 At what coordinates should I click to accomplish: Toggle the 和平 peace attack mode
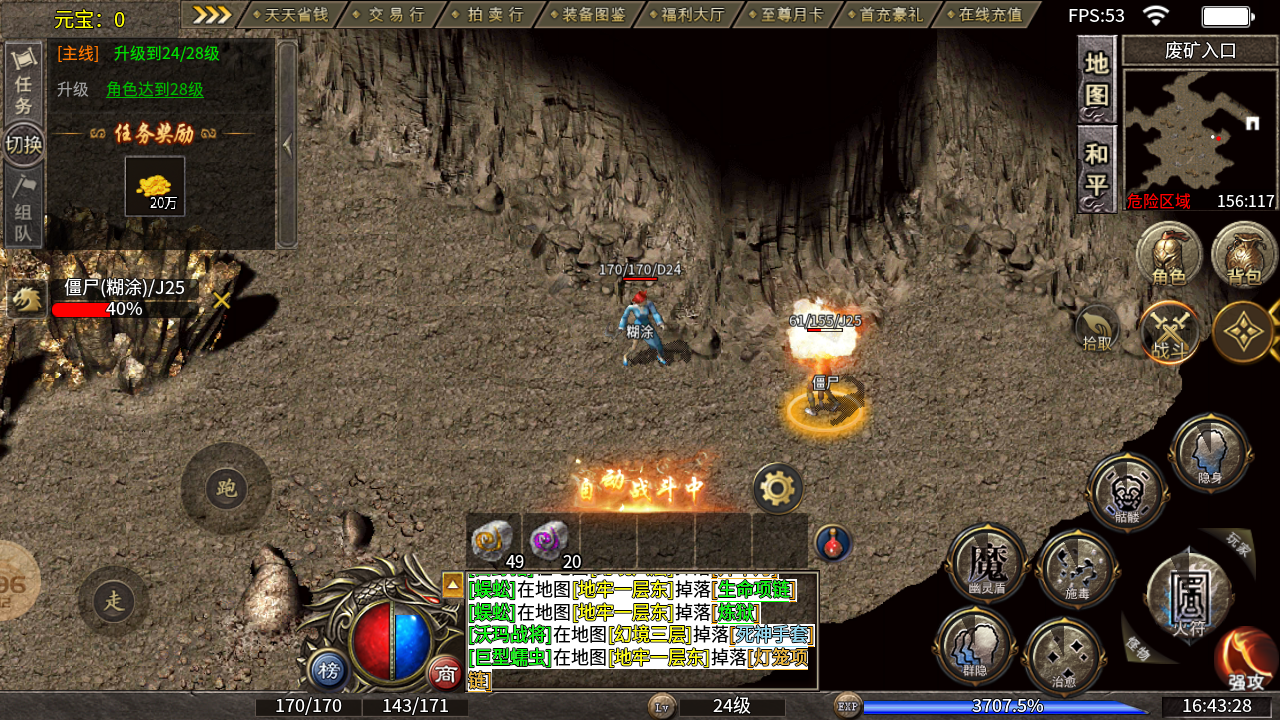1097,168
